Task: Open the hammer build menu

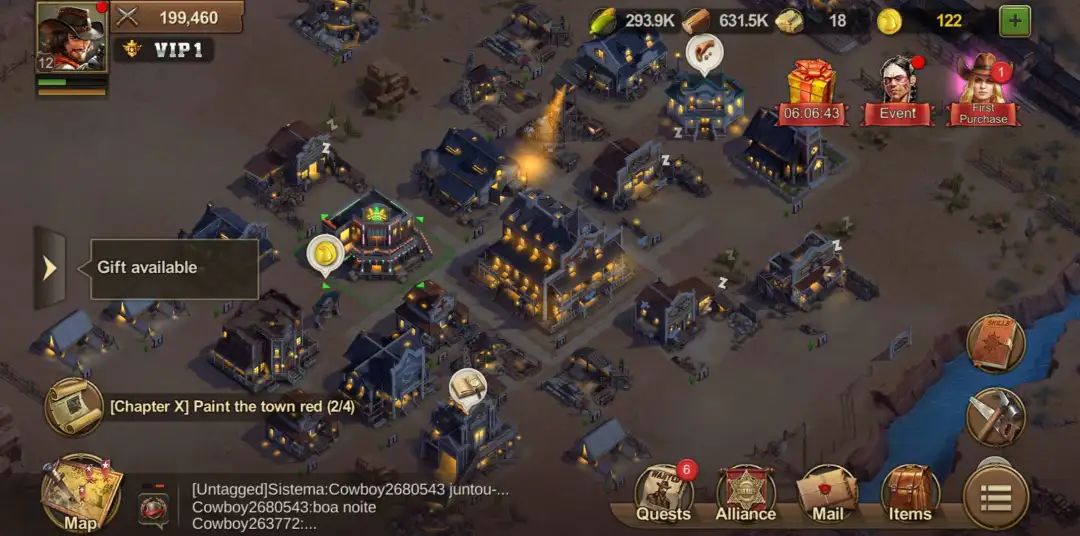Action: pyautogui.click(x=996, y=417)
